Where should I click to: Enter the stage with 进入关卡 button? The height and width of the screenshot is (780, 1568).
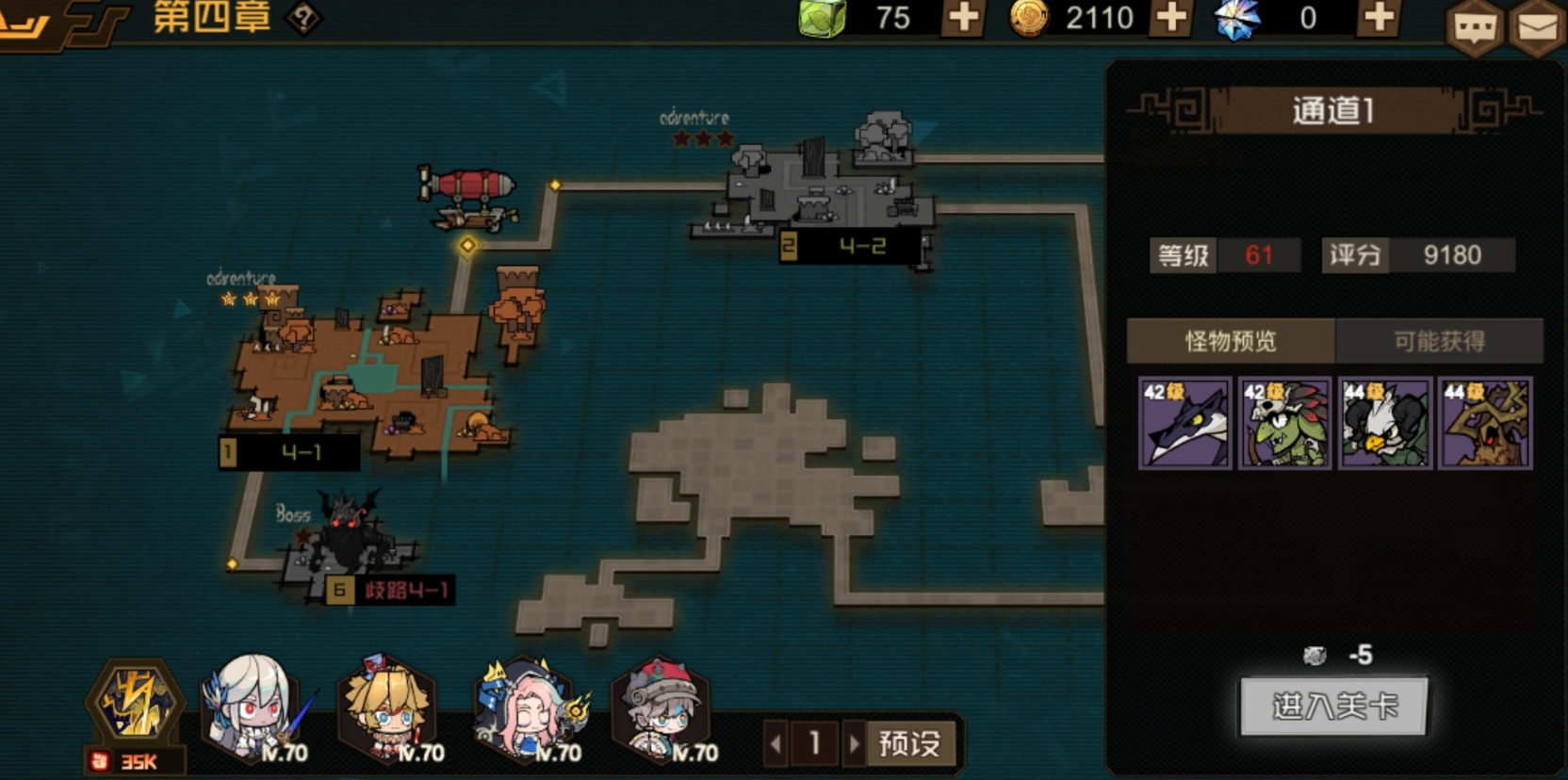point(1332,706)
